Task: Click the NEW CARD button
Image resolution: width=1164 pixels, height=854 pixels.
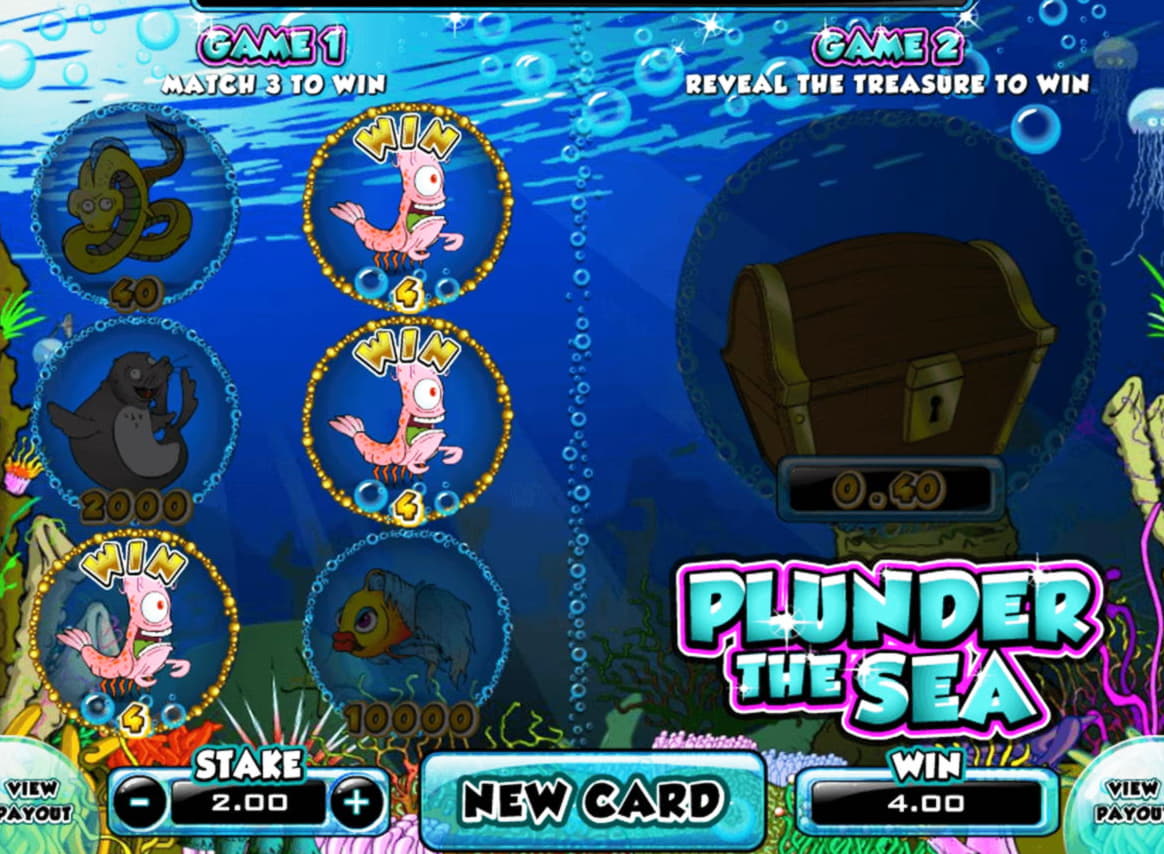Action: click(x=592, y=800)
